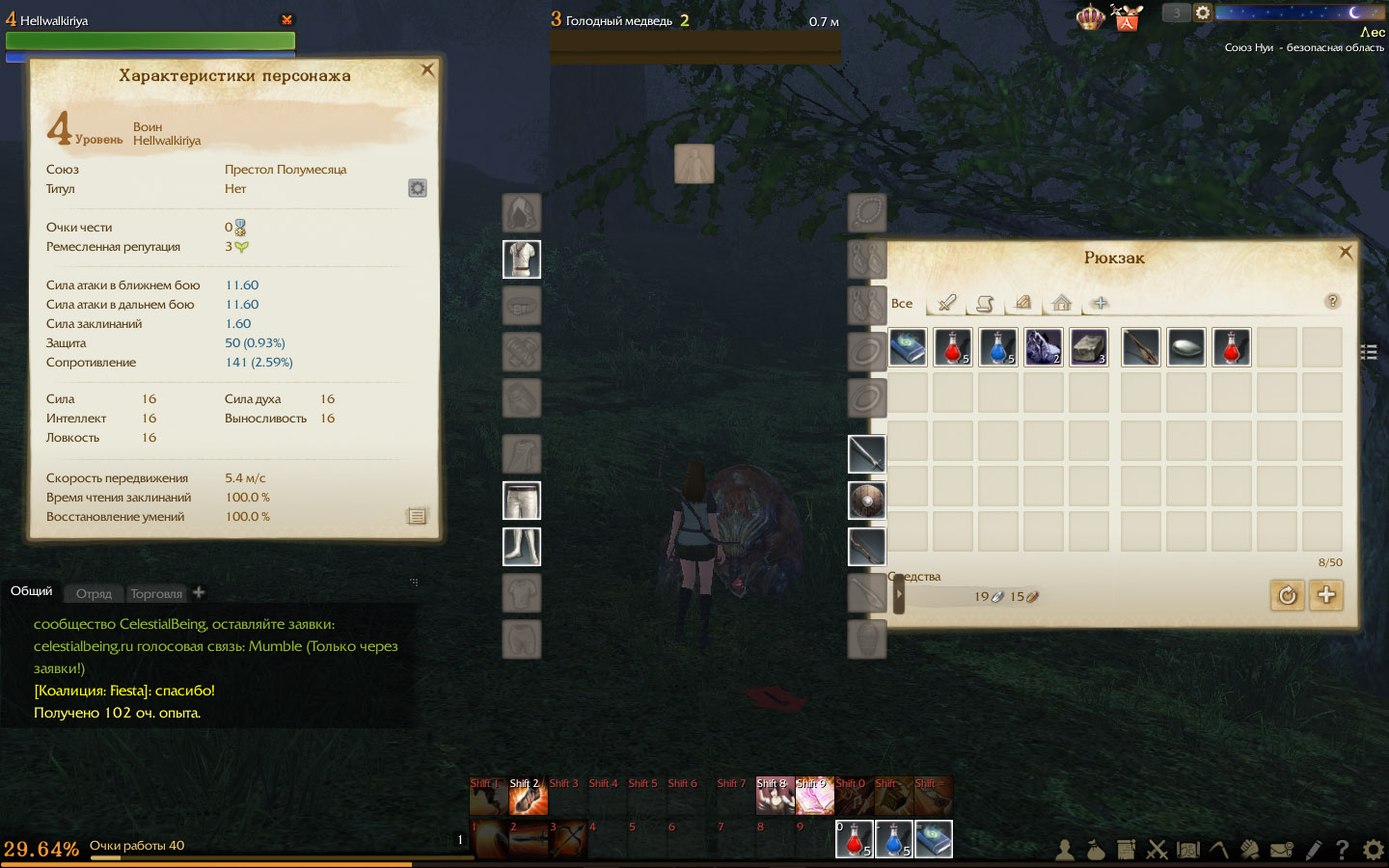
Task: Open backpack help question mark
Action: [x=1332, y=301]
